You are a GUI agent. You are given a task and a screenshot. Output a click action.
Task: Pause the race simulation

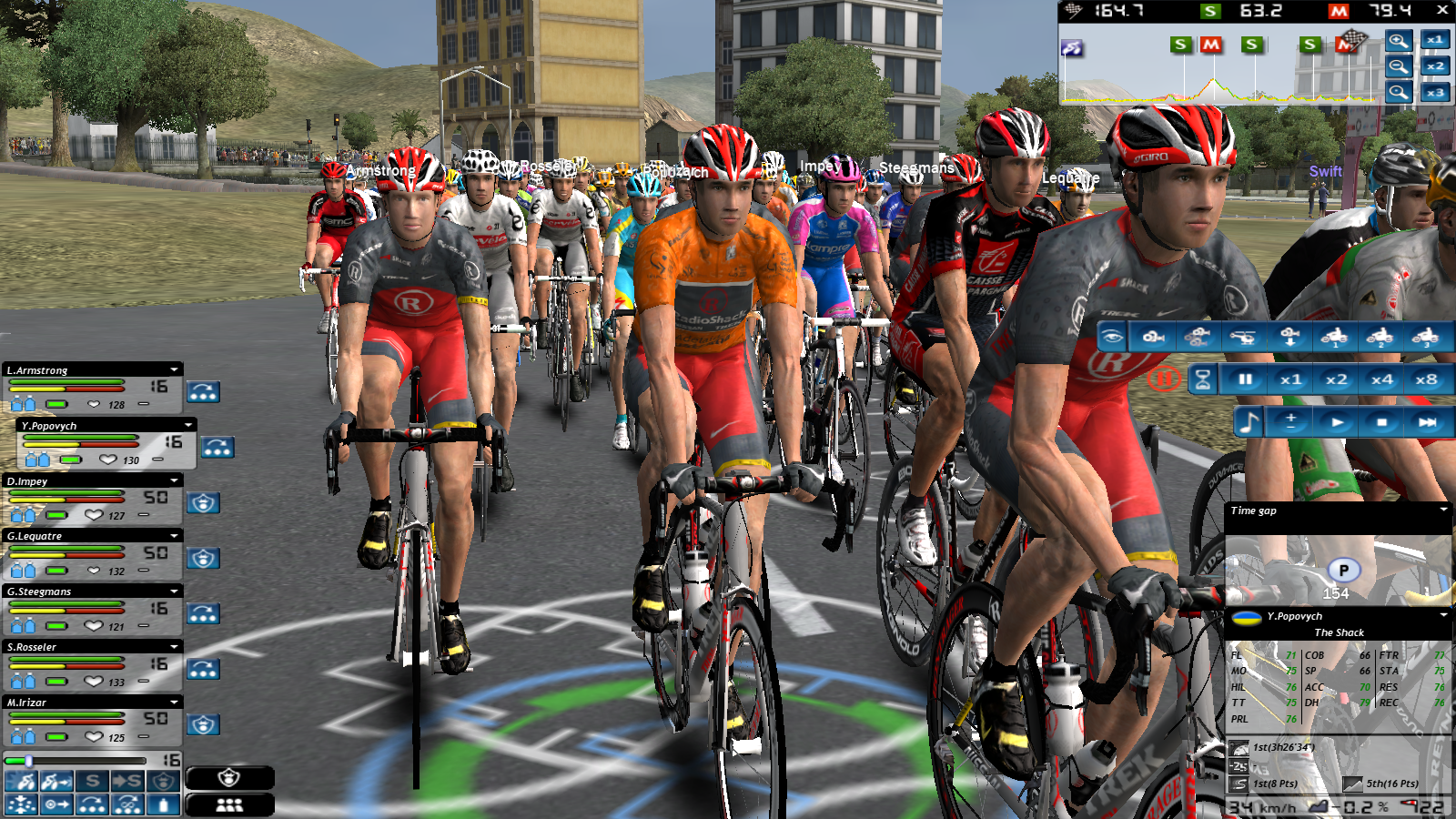(x=1245, y=379)
